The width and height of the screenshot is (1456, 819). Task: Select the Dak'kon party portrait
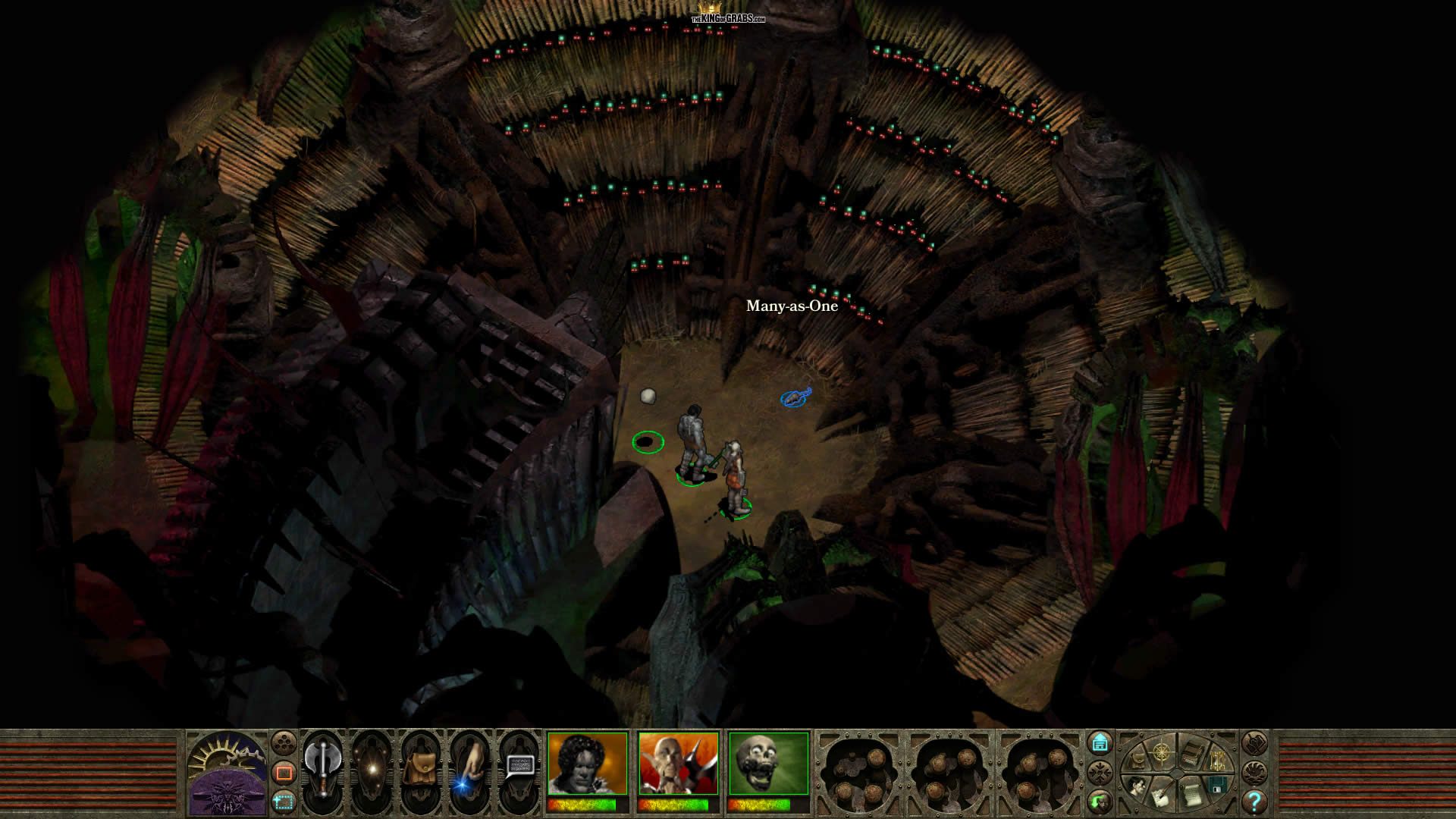click(x=678, y=763)
